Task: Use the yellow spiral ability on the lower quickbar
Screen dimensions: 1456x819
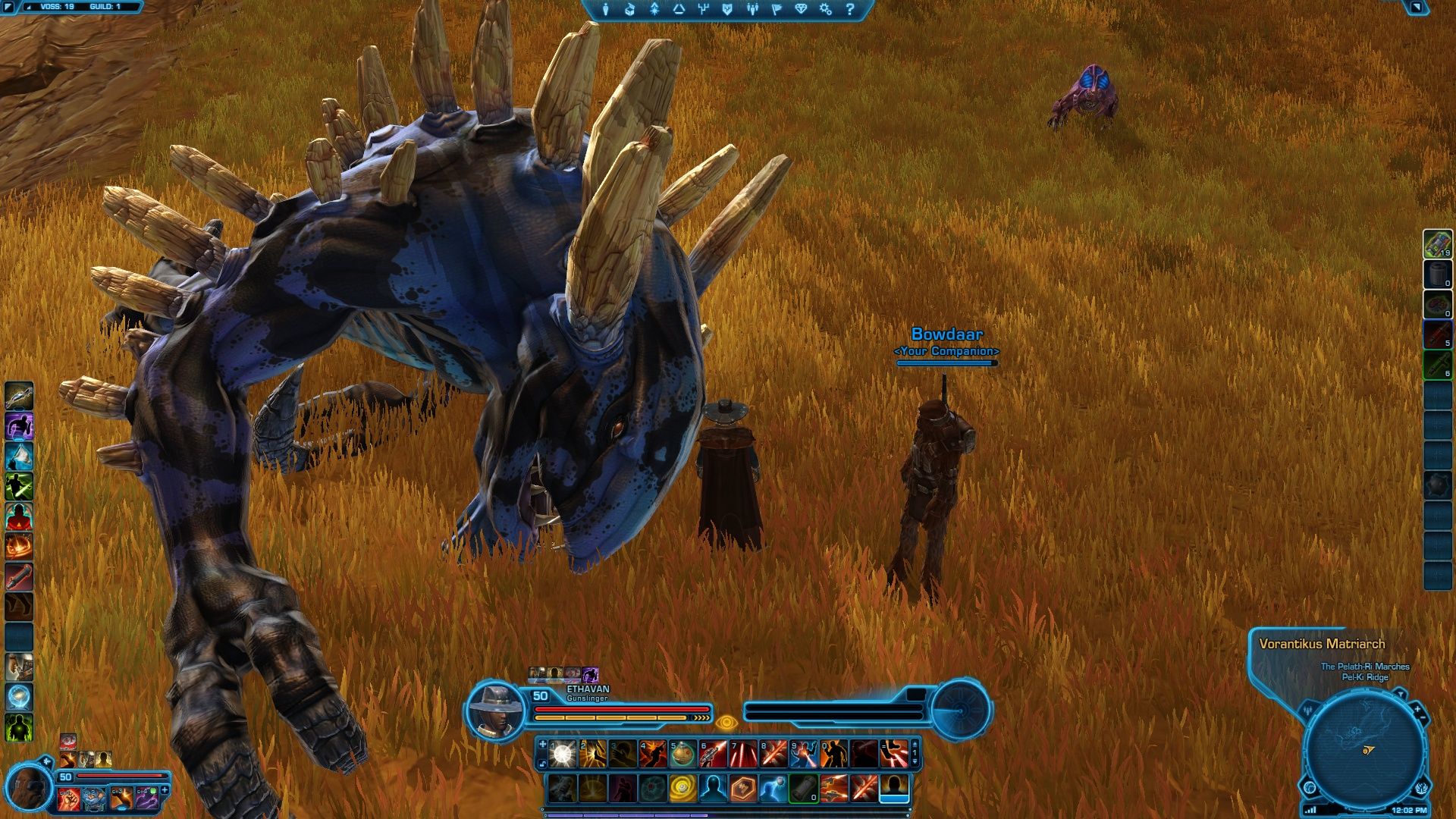Action: pyautogui.click(x=682, y=789)
